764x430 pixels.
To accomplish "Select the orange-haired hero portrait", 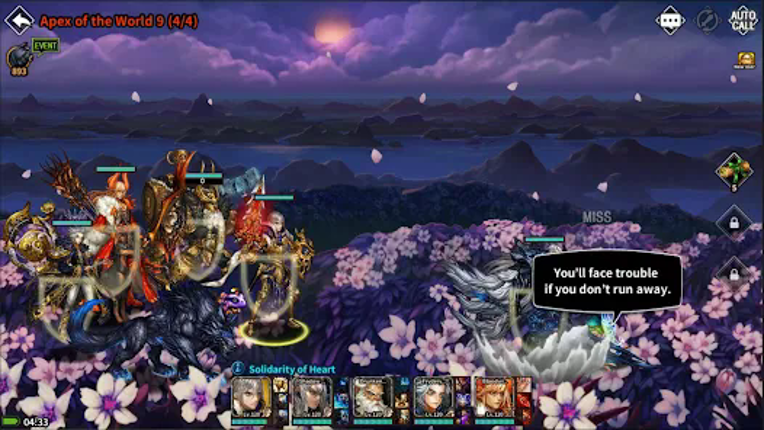I will tap(493, 397).
